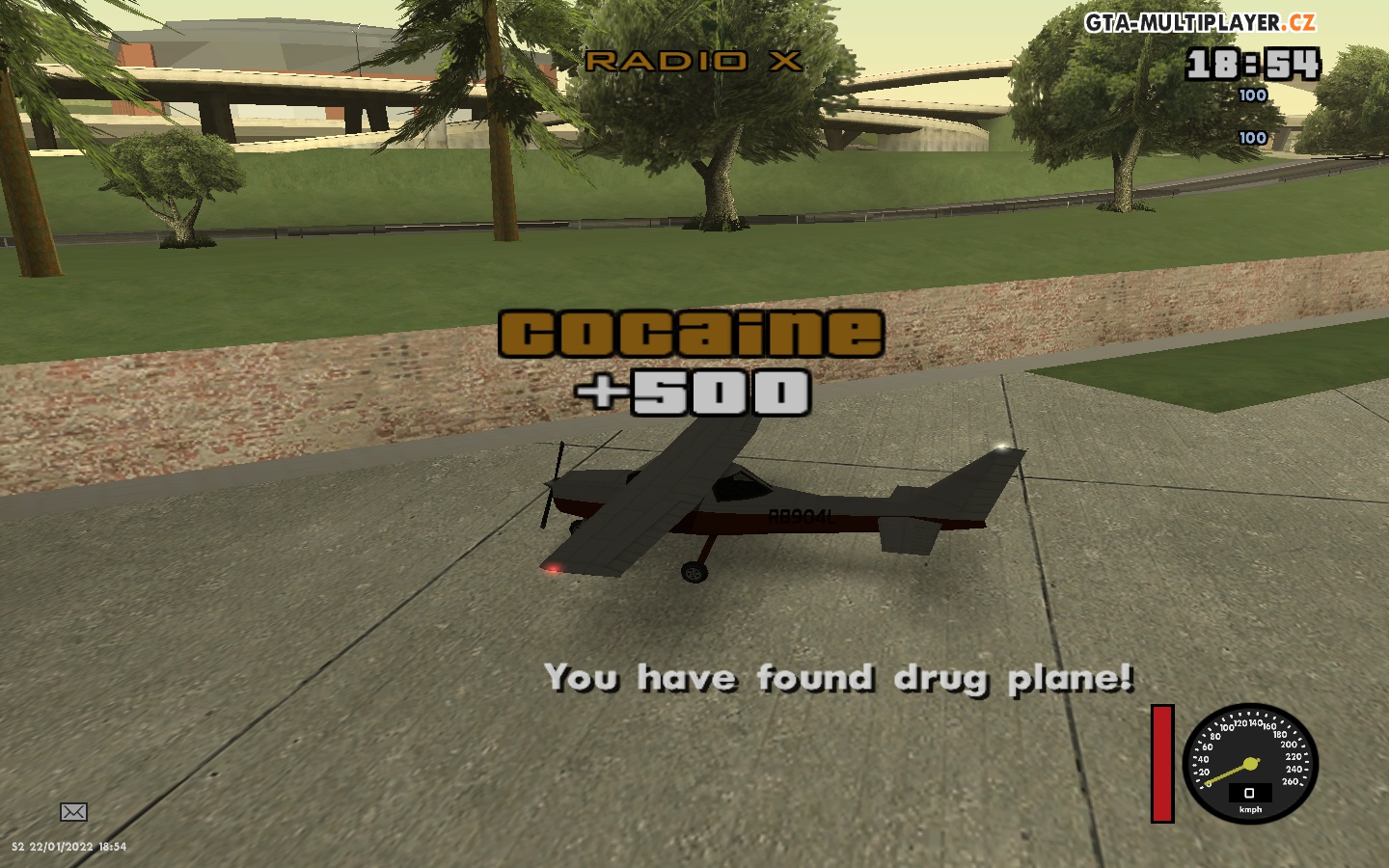Click the red vertical health bar
The height and width of the screenshot is (868, 1389).
coord(1161,765)
